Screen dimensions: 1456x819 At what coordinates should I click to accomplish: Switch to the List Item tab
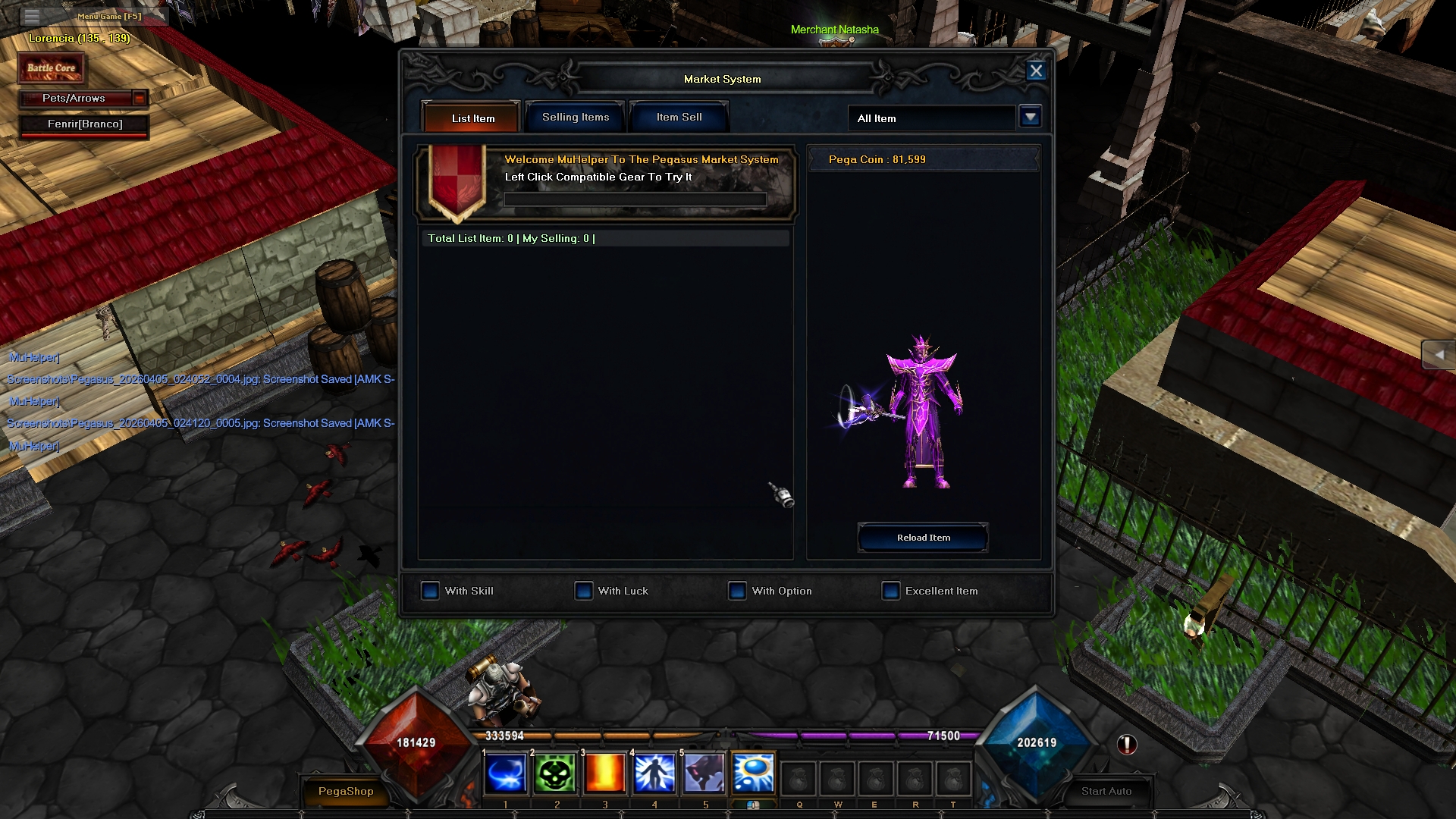(x=472, y=118)
